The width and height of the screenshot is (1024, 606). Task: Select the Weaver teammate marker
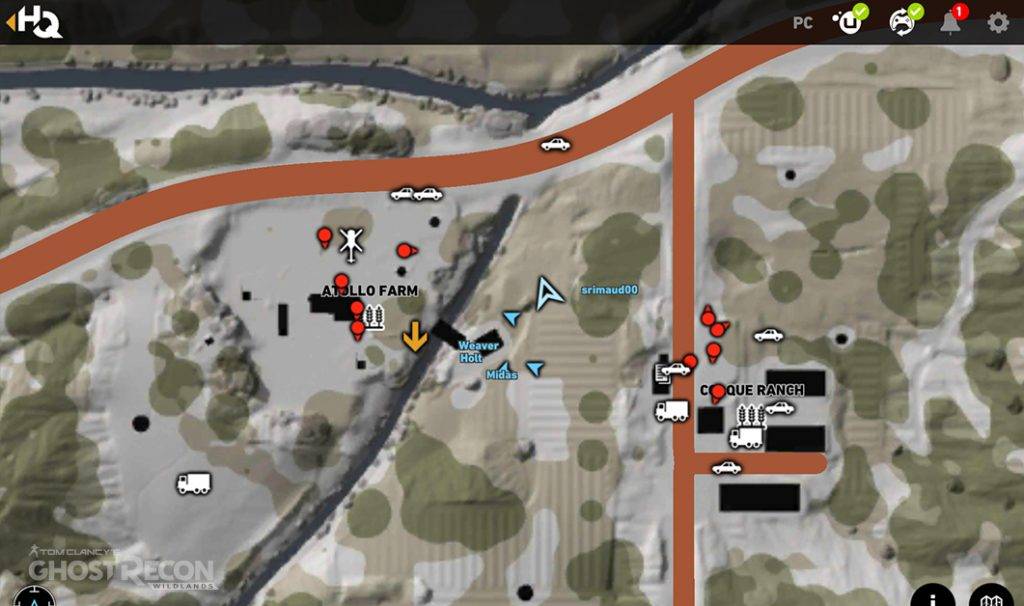(x=512, y=318)
